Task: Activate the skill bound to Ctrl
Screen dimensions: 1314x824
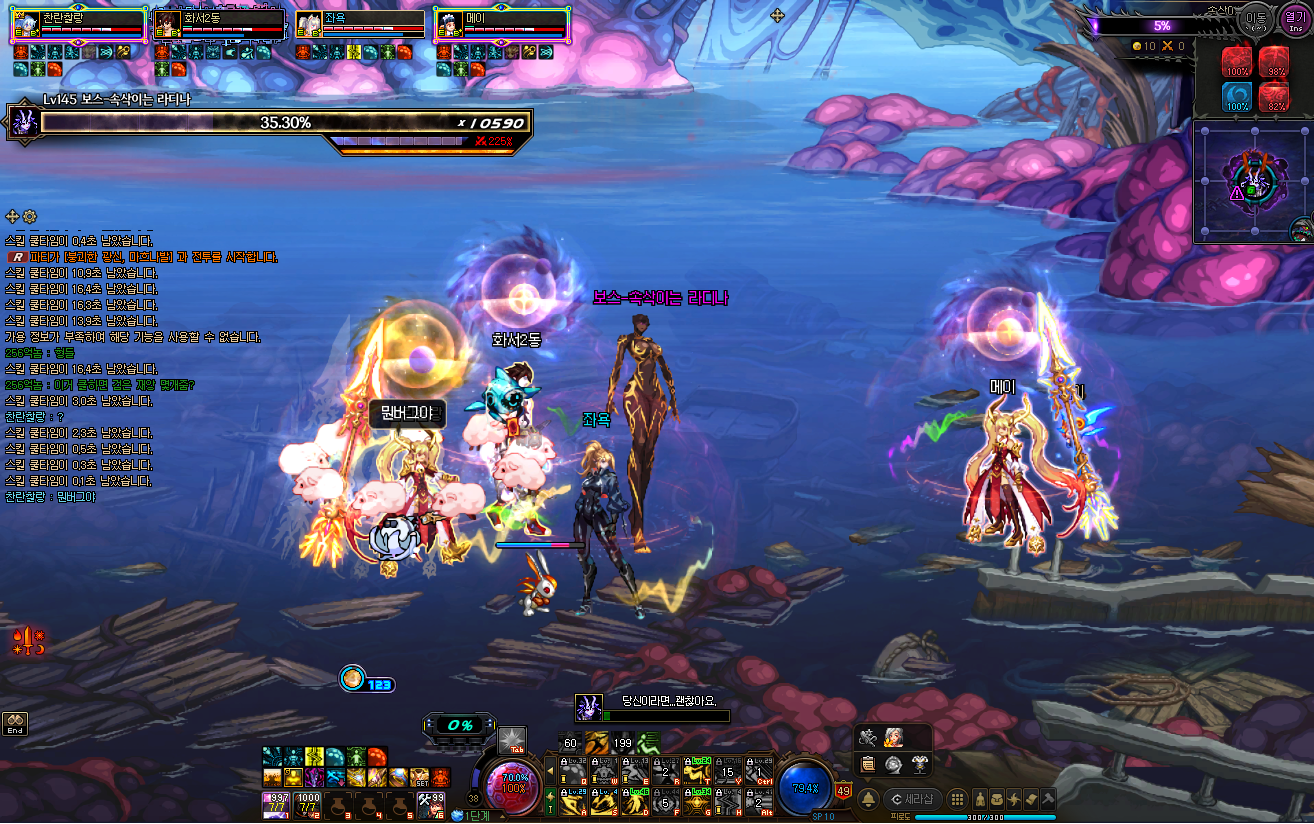Action: (759, 771)
